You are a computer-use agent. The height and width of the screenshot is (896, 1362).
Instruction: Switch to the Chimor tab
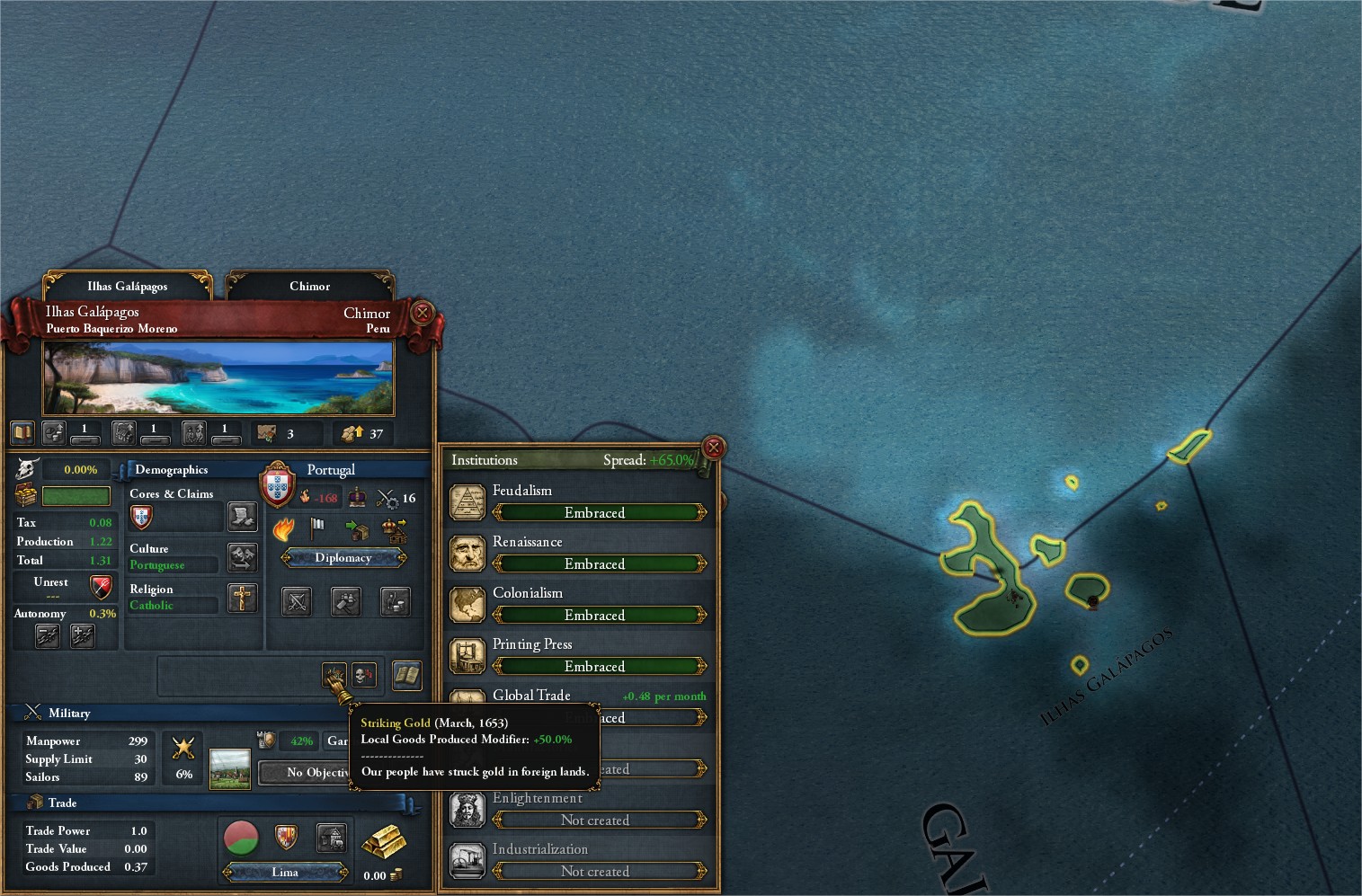click(x=309, y=286)
